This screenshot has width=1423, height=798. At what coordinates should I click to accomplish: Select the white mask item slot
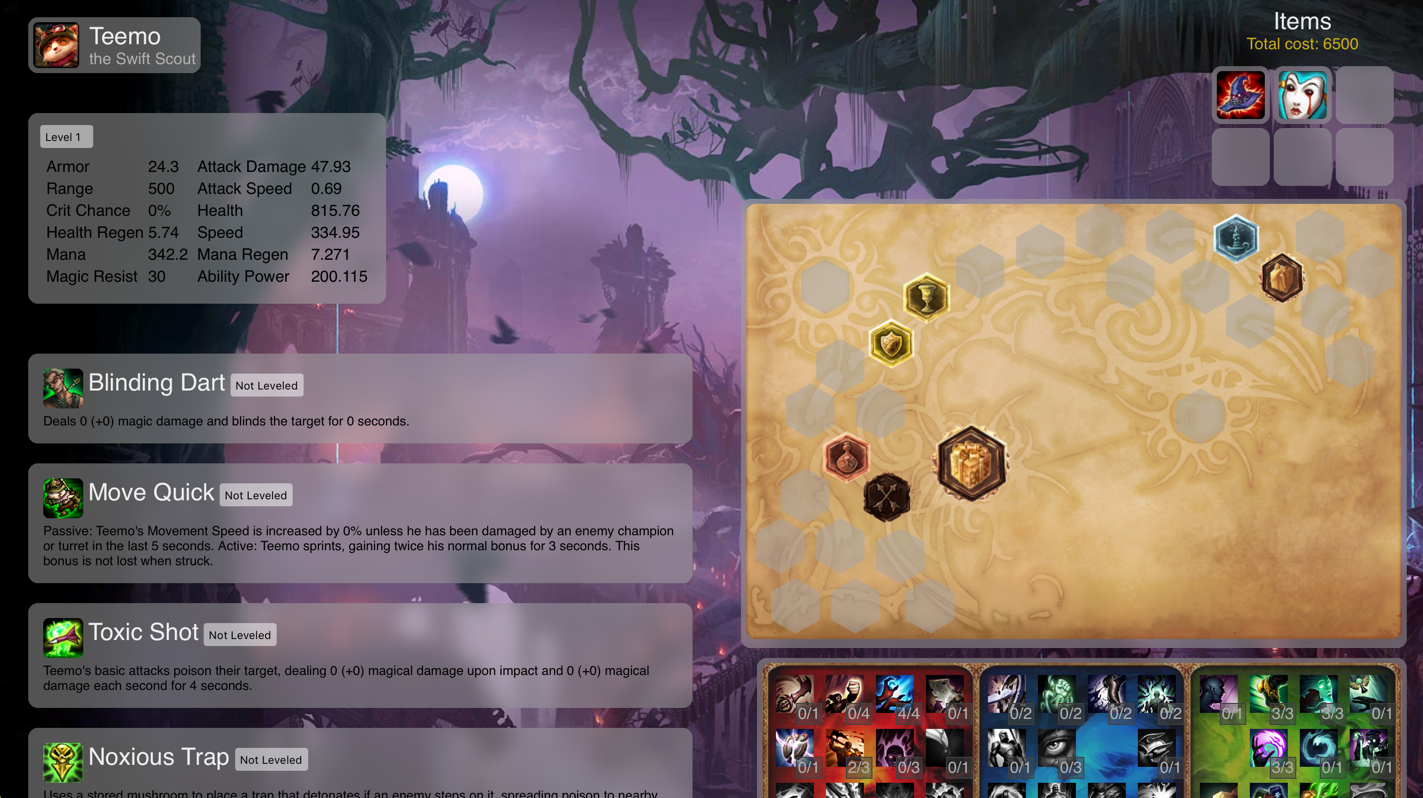(x=1302, y=96)
